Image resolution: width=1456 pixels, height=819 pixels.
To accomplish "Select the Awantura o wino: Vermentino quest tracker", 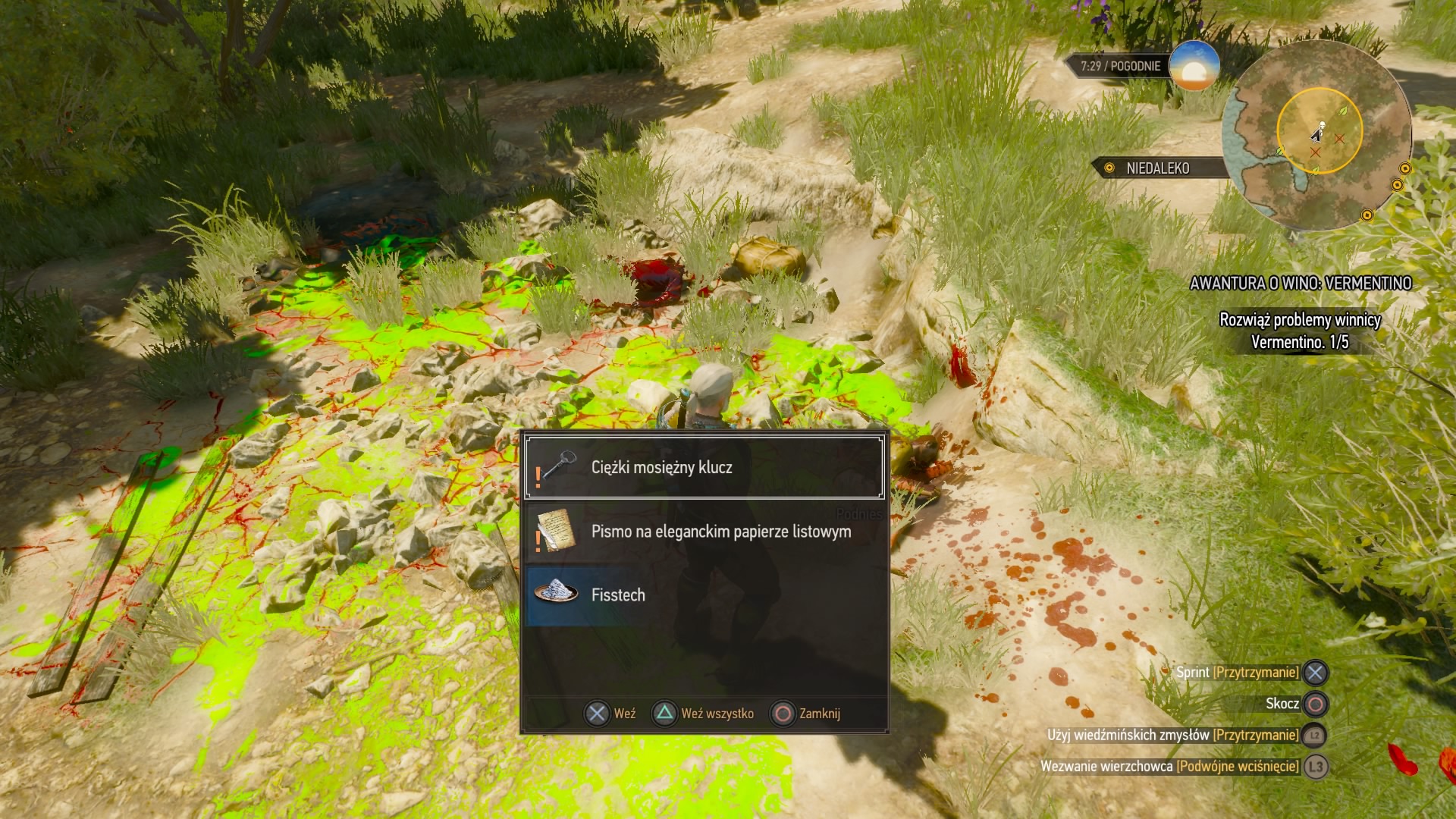I will [1300, 284].
